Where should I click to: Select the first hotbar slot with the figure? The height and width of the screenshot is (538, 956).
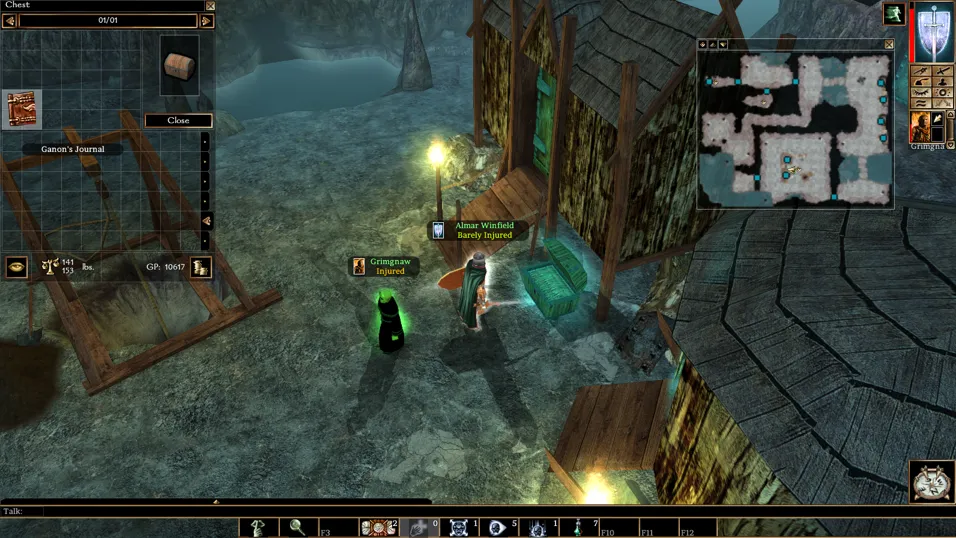coord(258,527)
